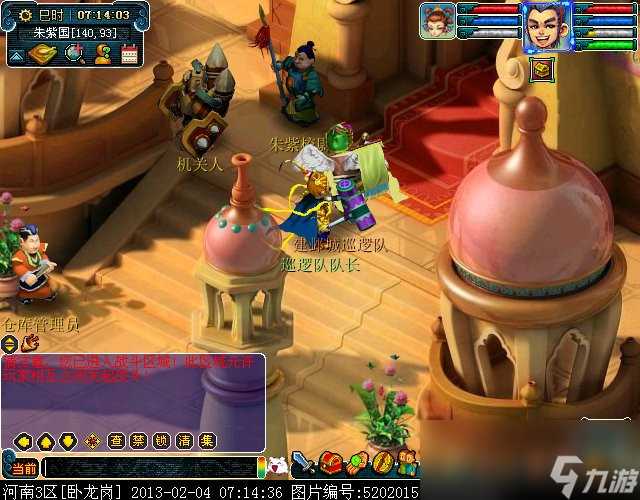Open the white cat emoticon face
640x500 pixels.
click(x=278, y=465)
